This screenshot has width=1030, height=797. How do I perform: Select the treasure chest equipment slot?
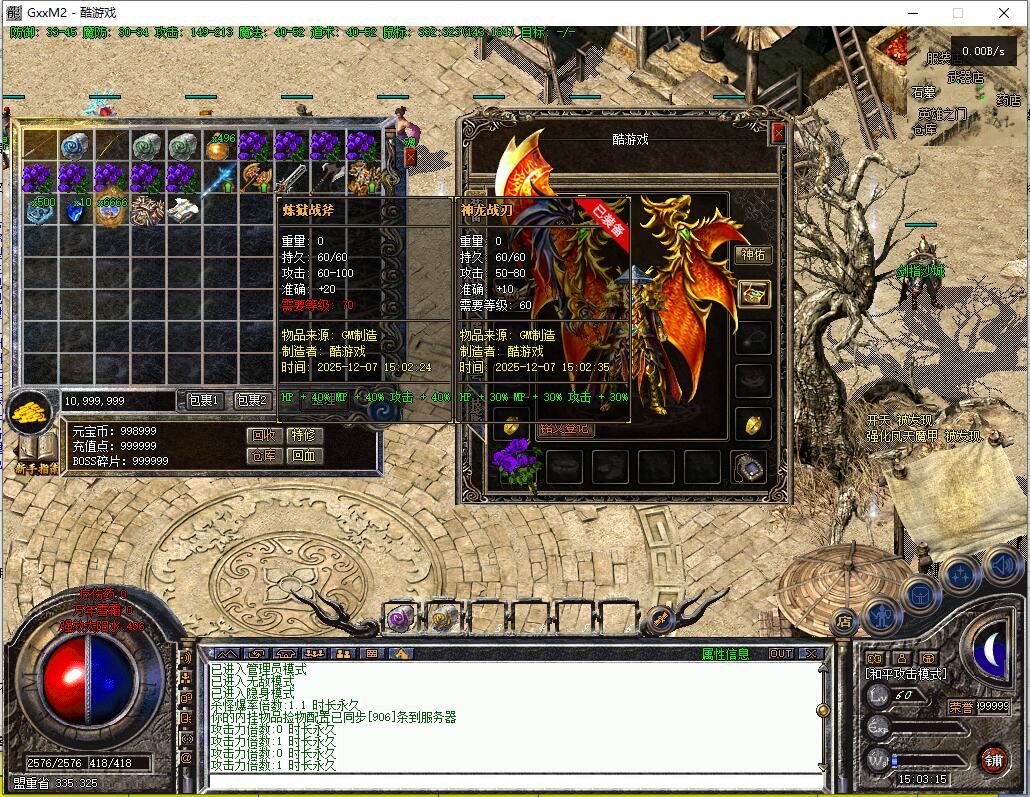(753, 294)
